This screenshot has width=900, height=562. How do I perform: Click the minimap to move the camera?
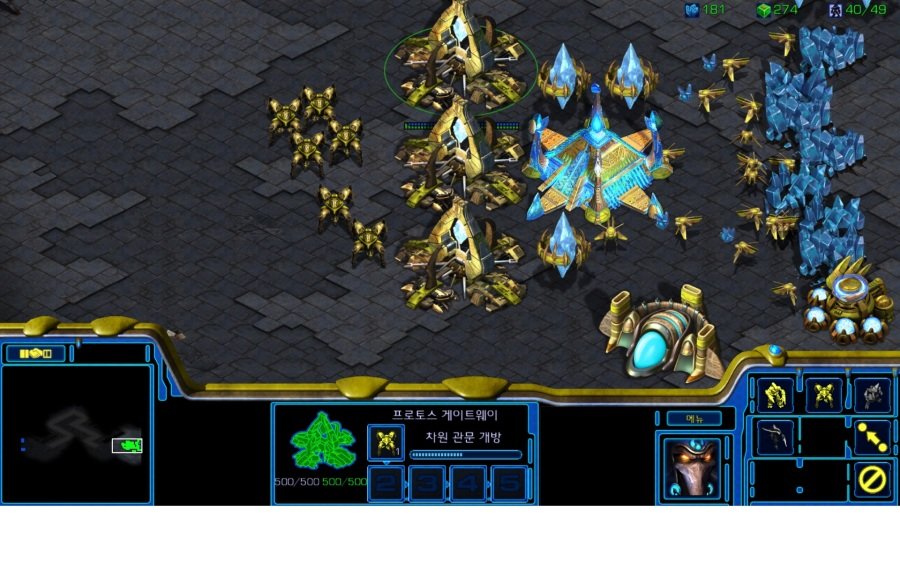tap(77, 435)
